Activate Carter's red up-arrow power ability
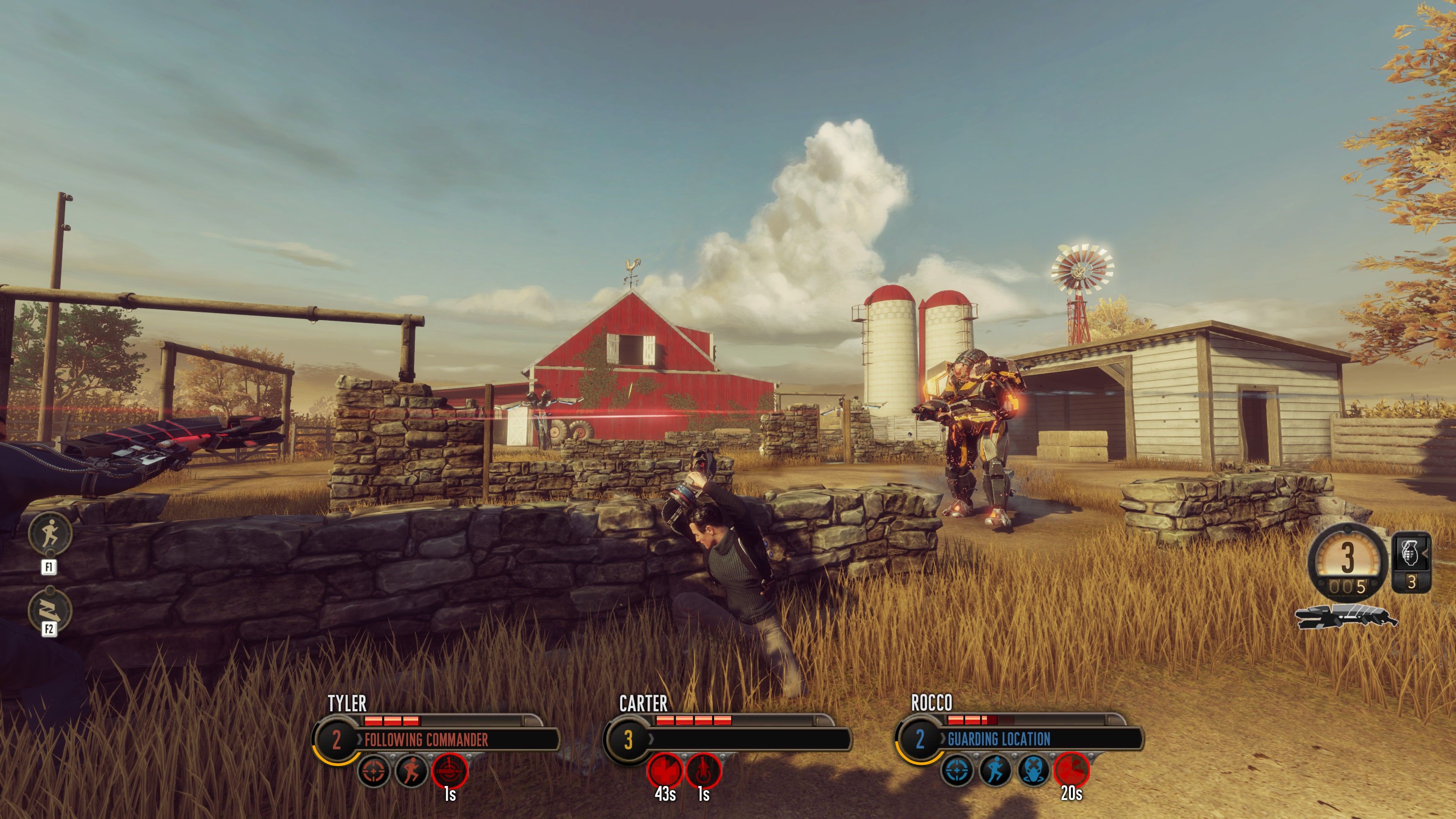This screenshot has width=1456, height=819. pos(703,770)
